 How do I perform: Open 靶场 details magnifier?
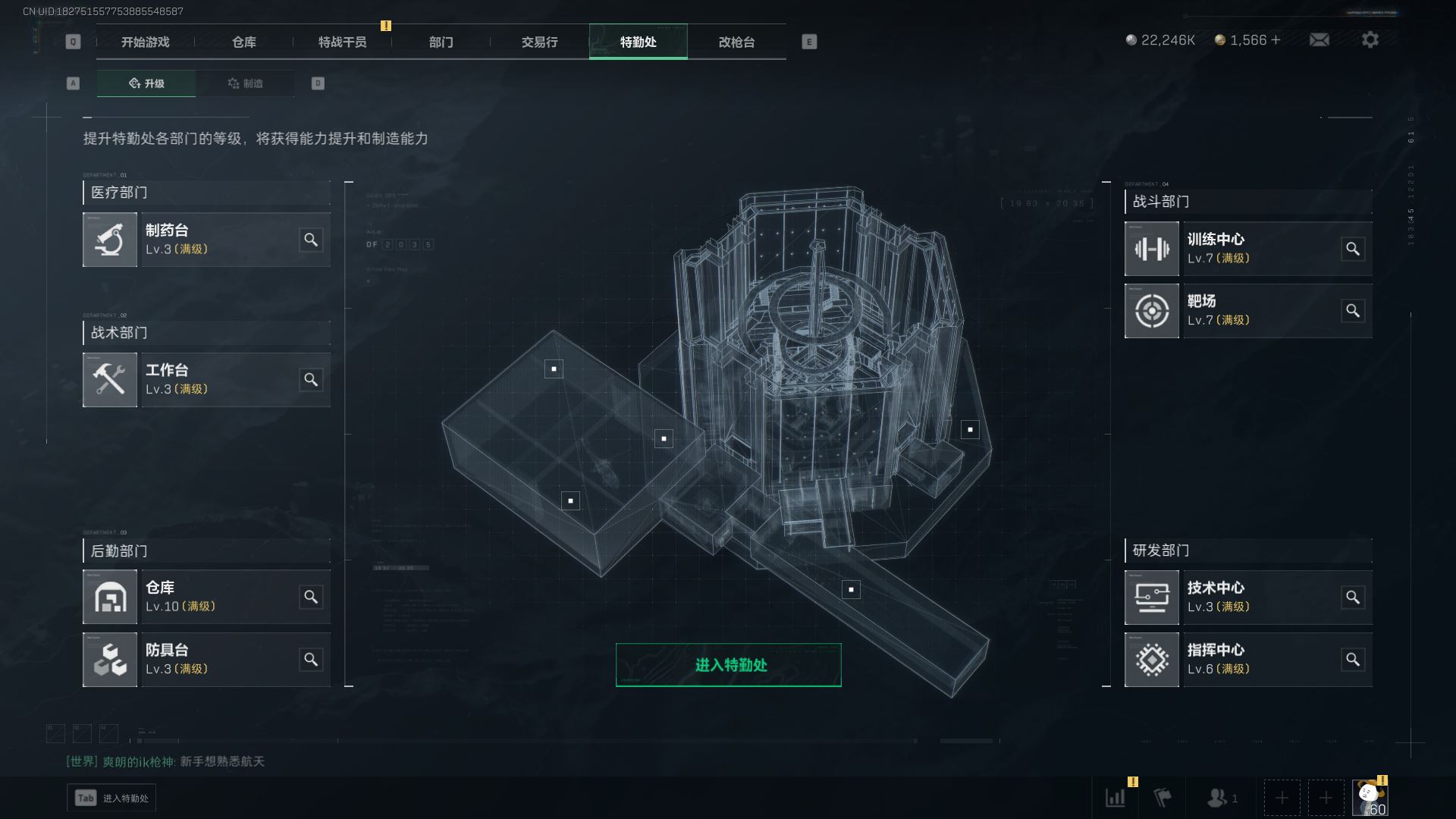coord(1353,311)
